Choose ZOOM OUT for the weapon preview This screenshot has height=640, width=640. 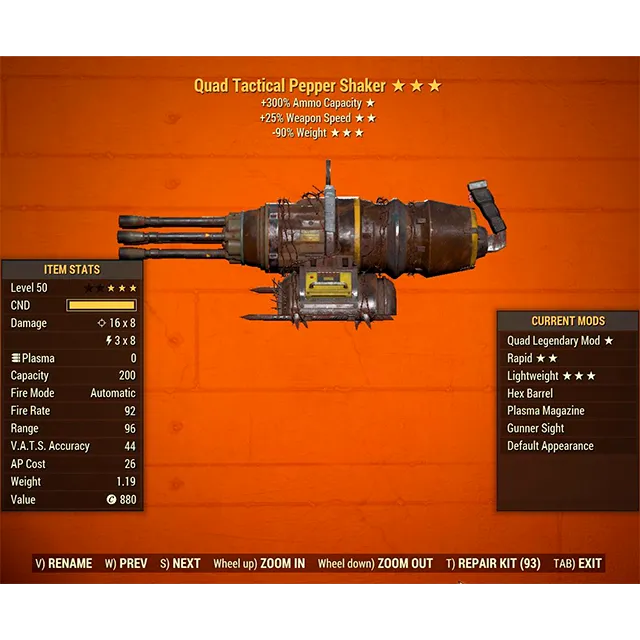[x=375, y=564]
